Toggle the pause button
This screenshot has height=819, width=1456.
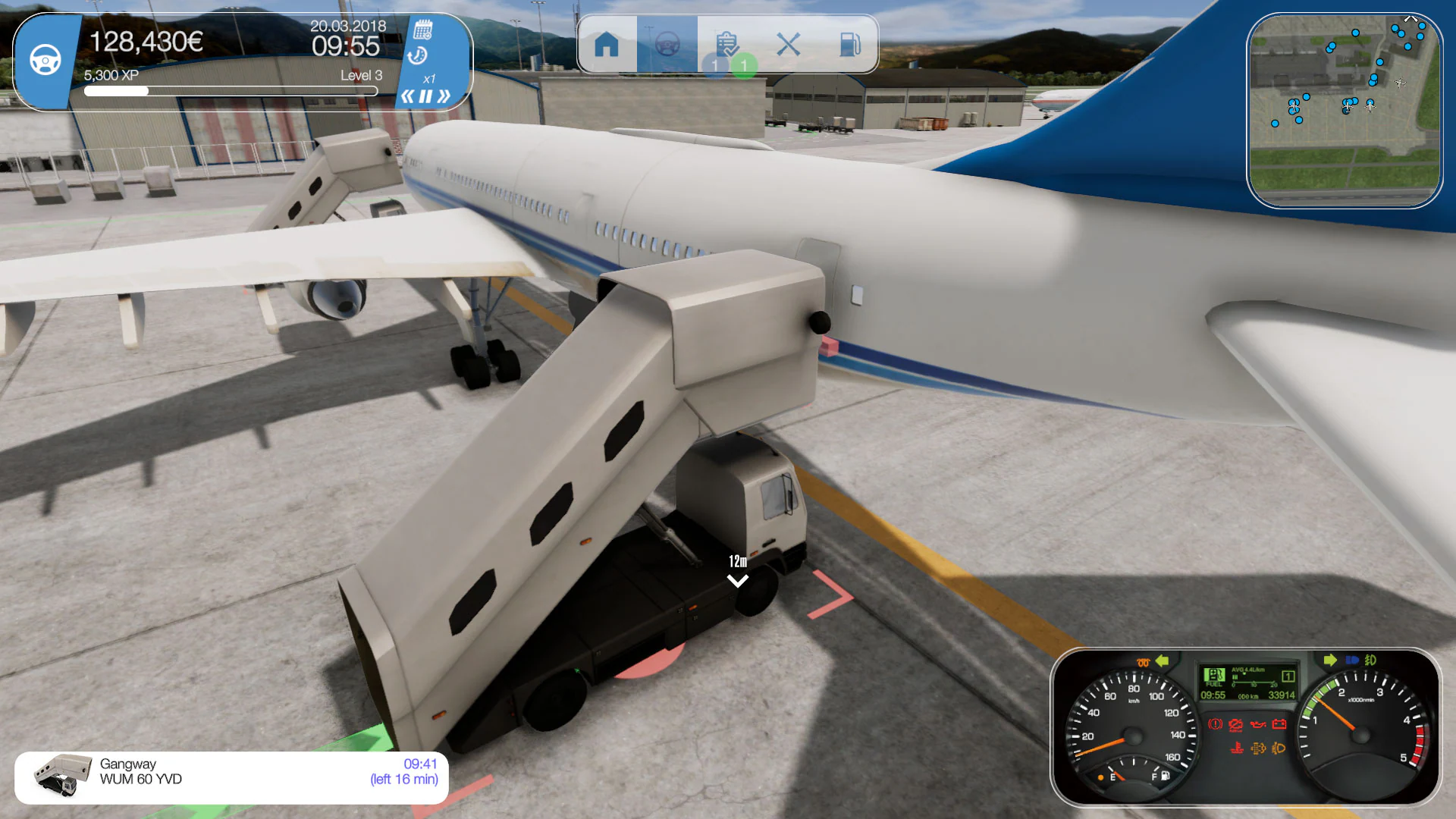pyautogui.click(x=425, y=94)
